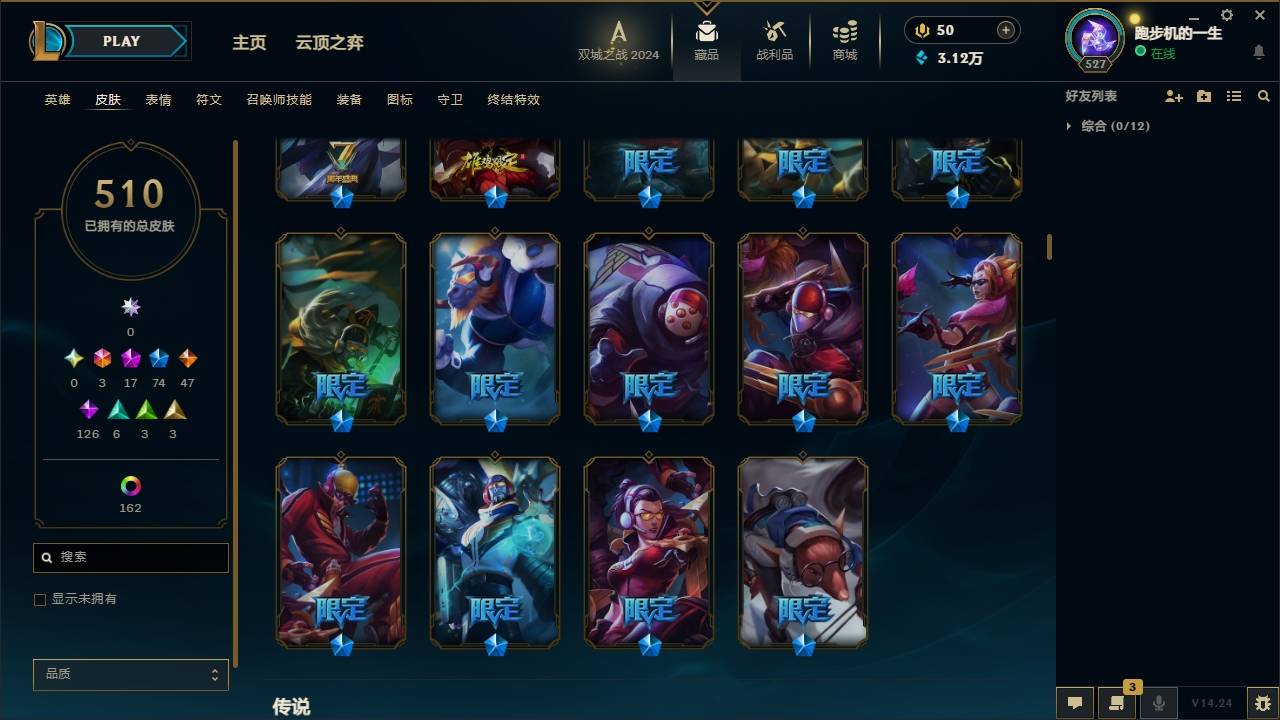
Task: Open the 品质 quality dropdown
Action: click(130, 674)
